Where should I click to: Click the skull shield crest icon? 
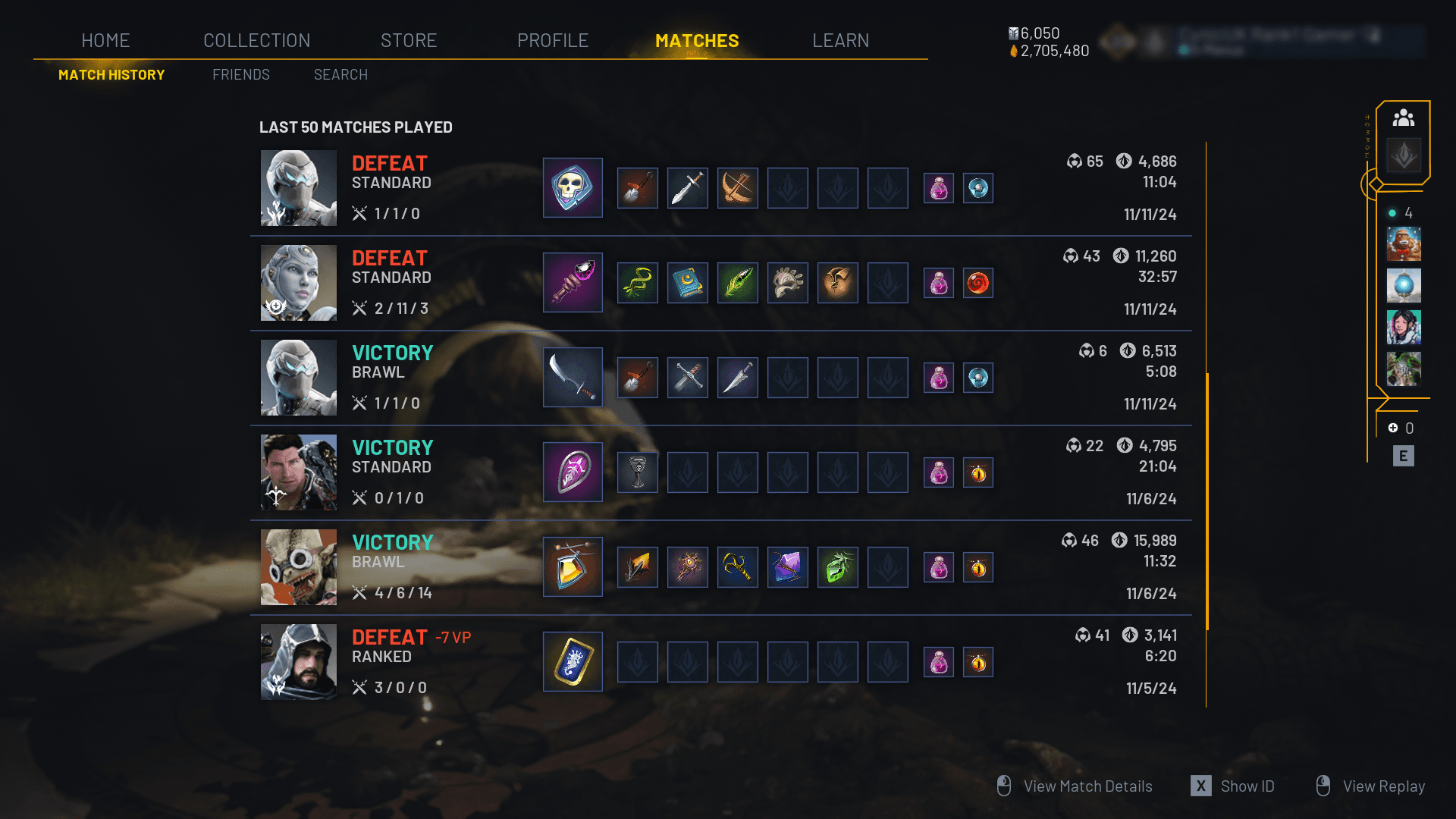(x=573, y=188)
